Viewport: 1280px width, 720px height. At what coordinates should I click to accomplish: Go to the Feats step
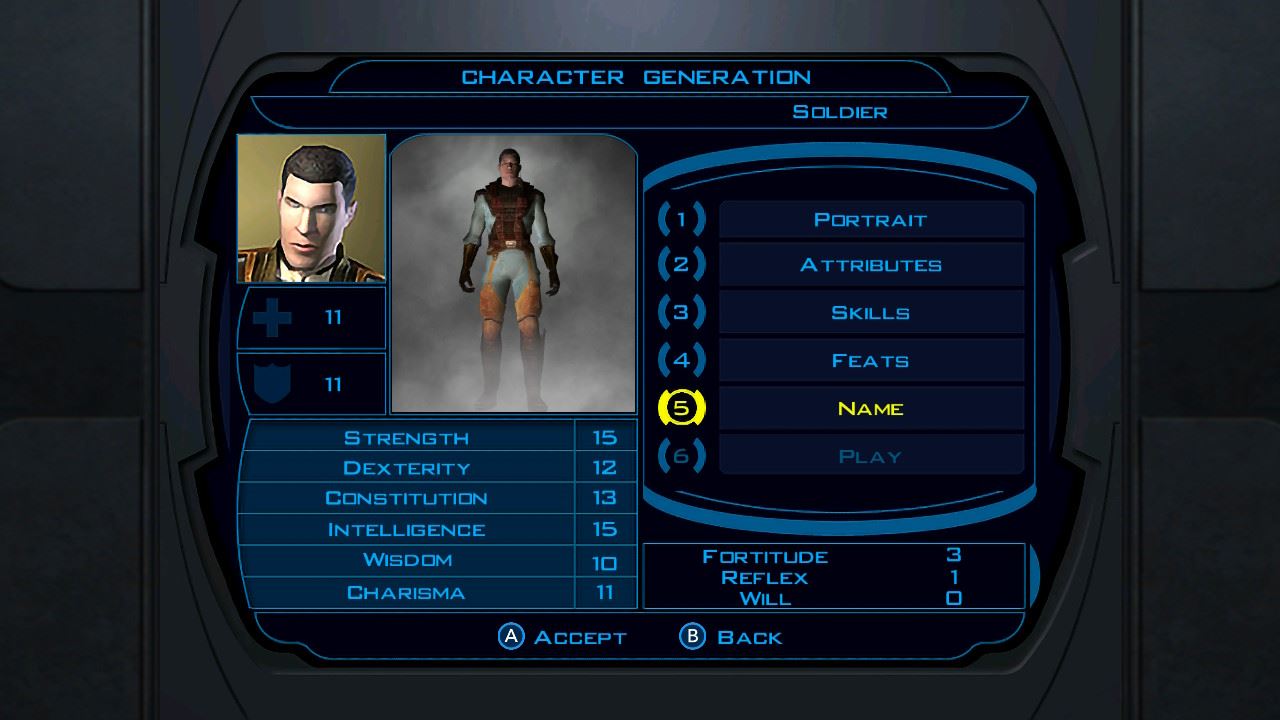tap(870, 361)
